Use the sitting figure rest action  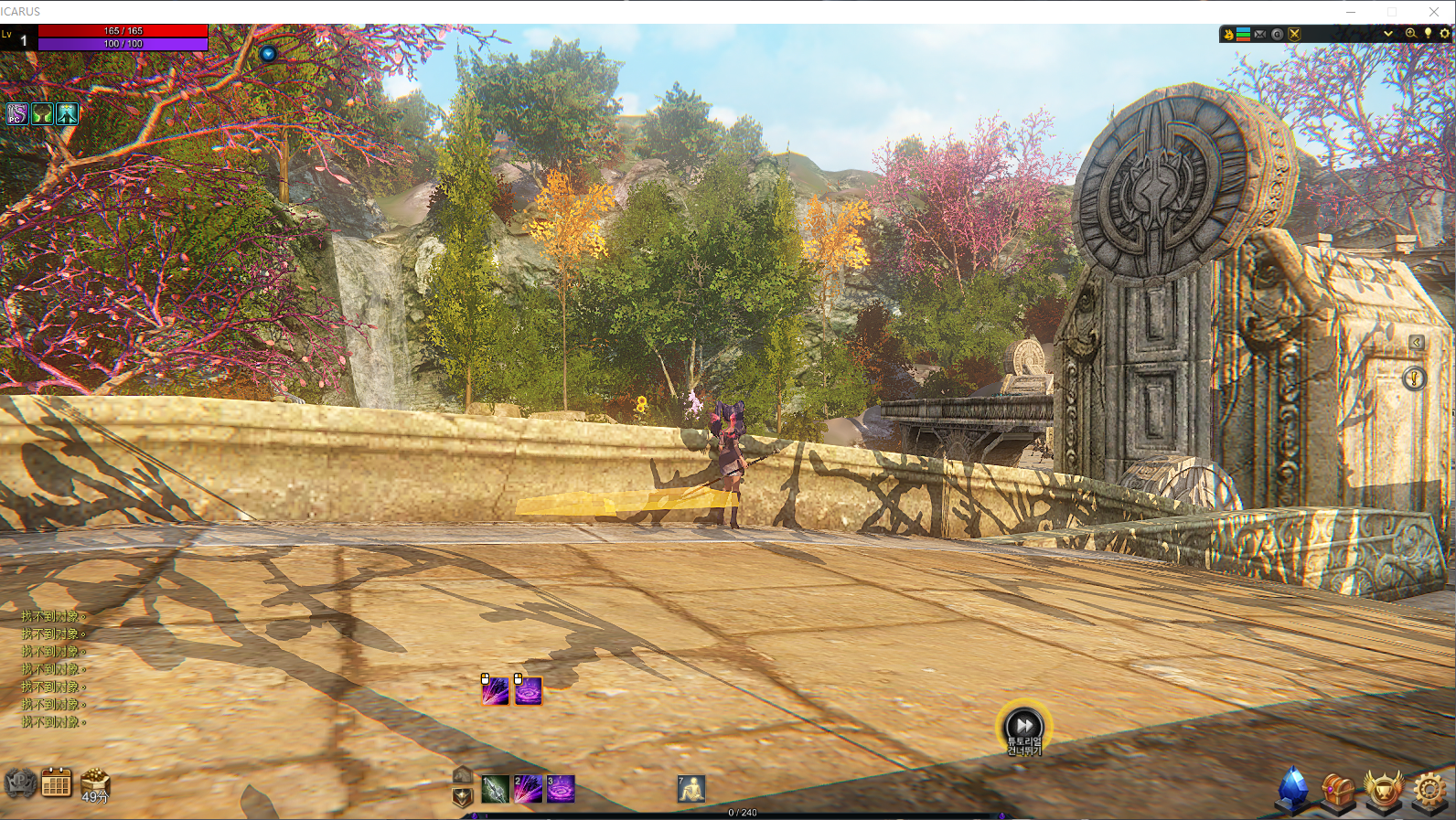pyautogui.click(x=691, y=789)
